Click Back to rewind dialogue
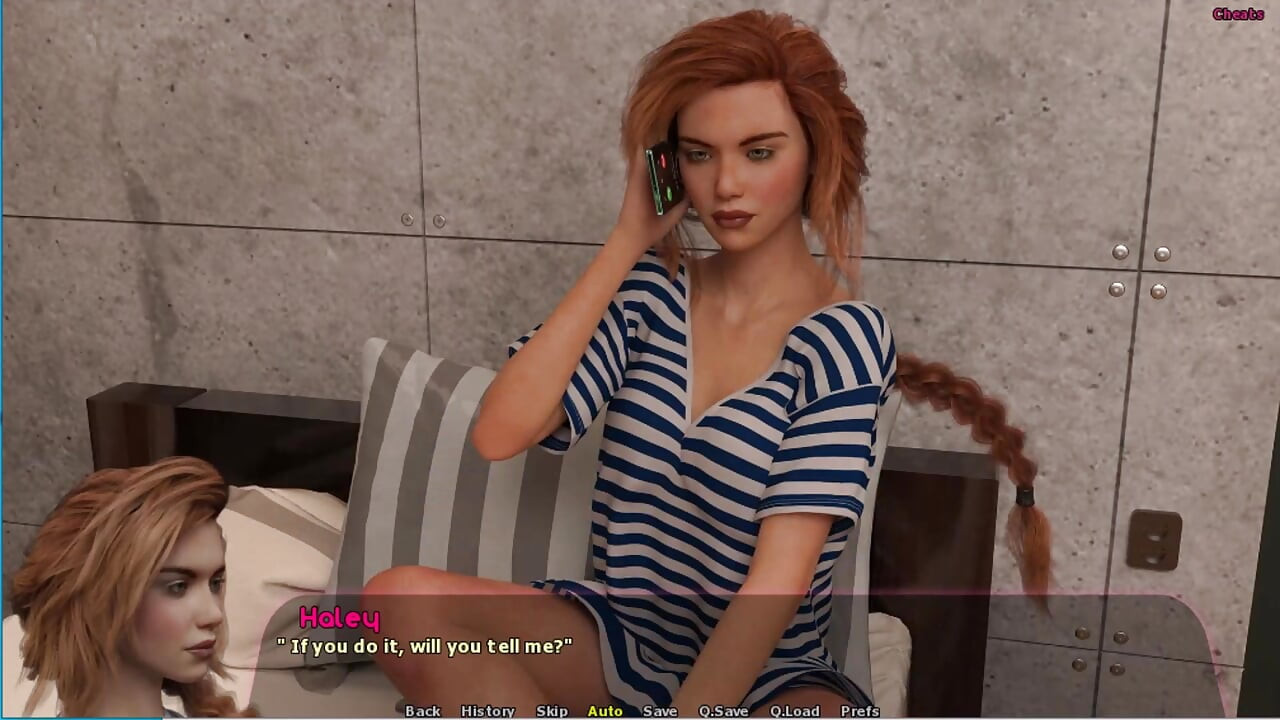Viewport: 1280px width, 720px height. point(422,711)
